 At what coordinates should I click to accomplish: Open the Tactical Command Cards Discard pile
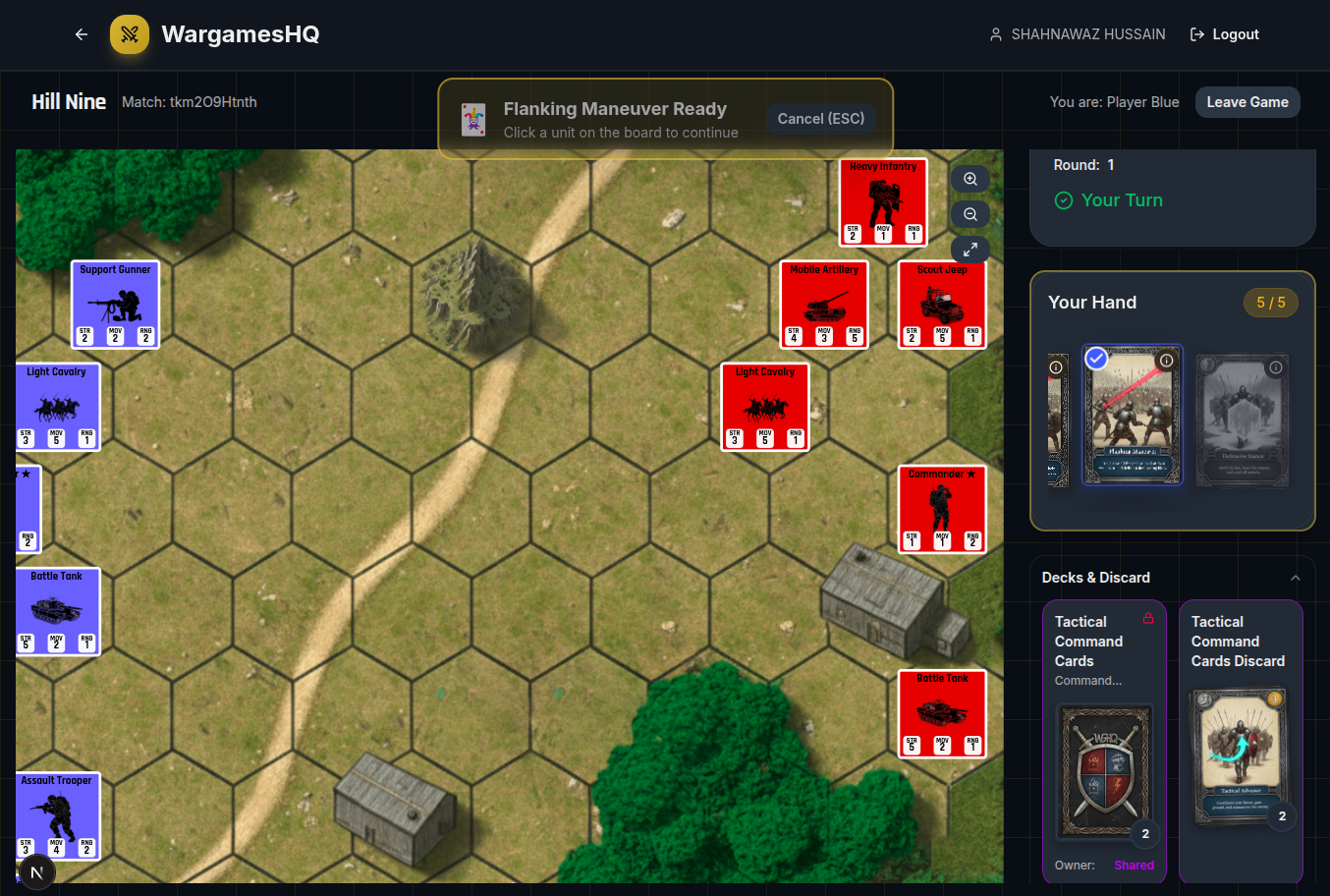click(1241, 756)
